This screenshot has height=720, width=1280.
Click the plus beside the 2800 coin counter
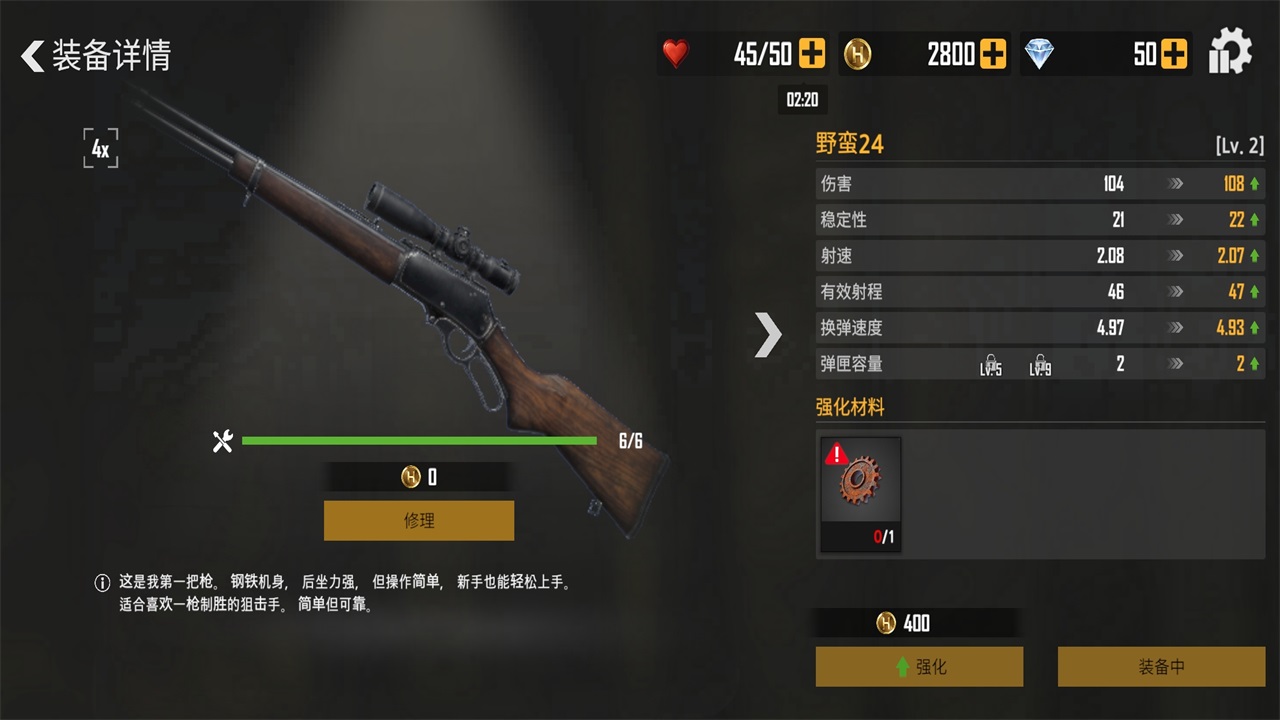click(x=991, y=54)
